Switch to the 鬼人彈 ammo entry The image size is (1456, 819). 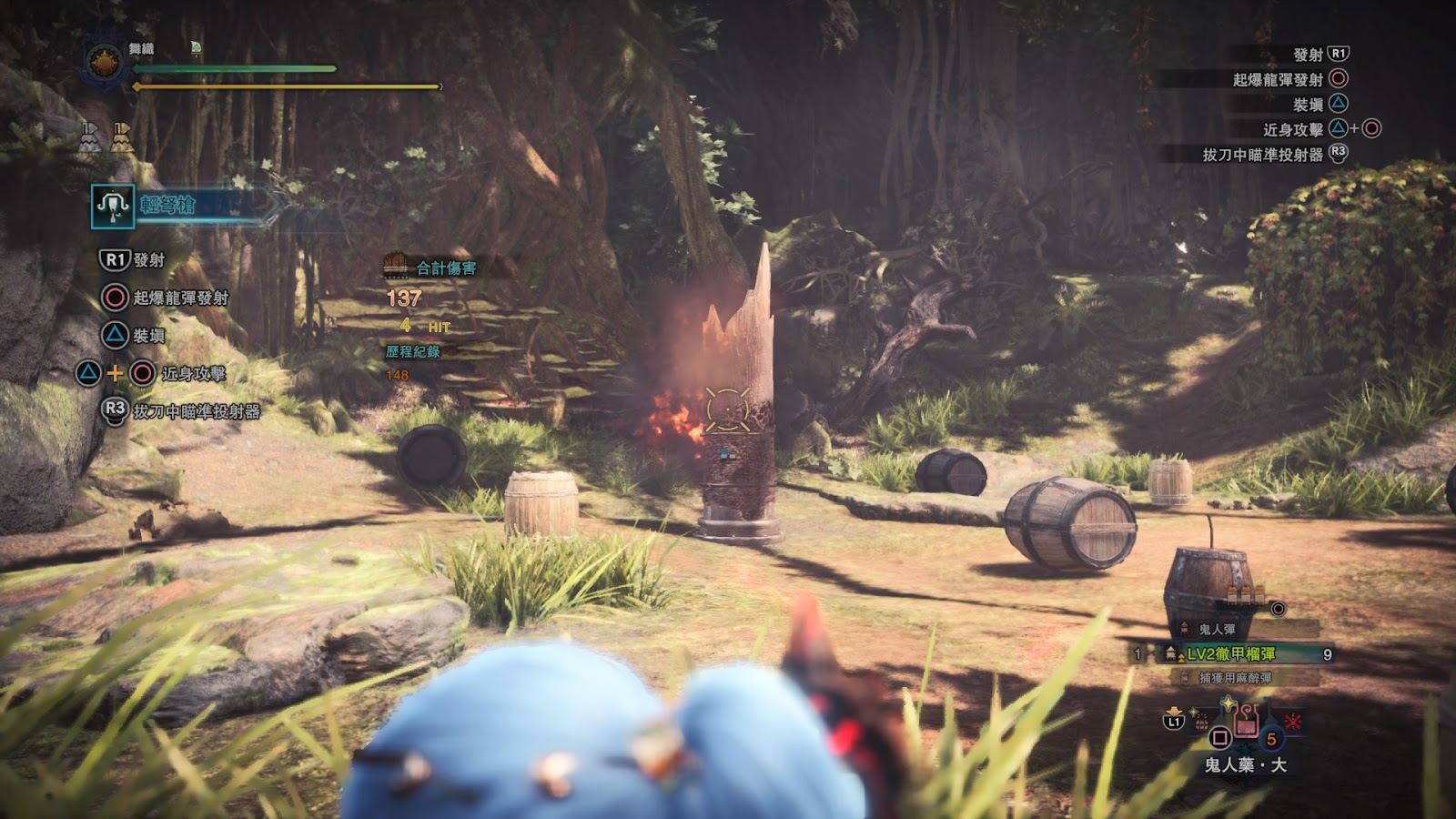pos(1217,629)
